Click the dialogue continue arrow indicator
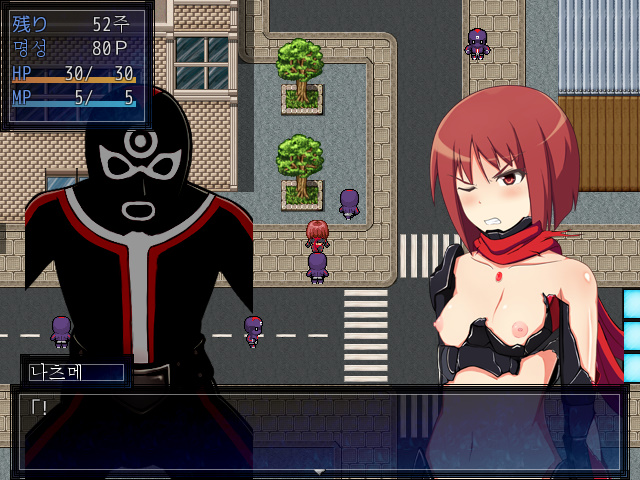 click(x=319, y=471)
